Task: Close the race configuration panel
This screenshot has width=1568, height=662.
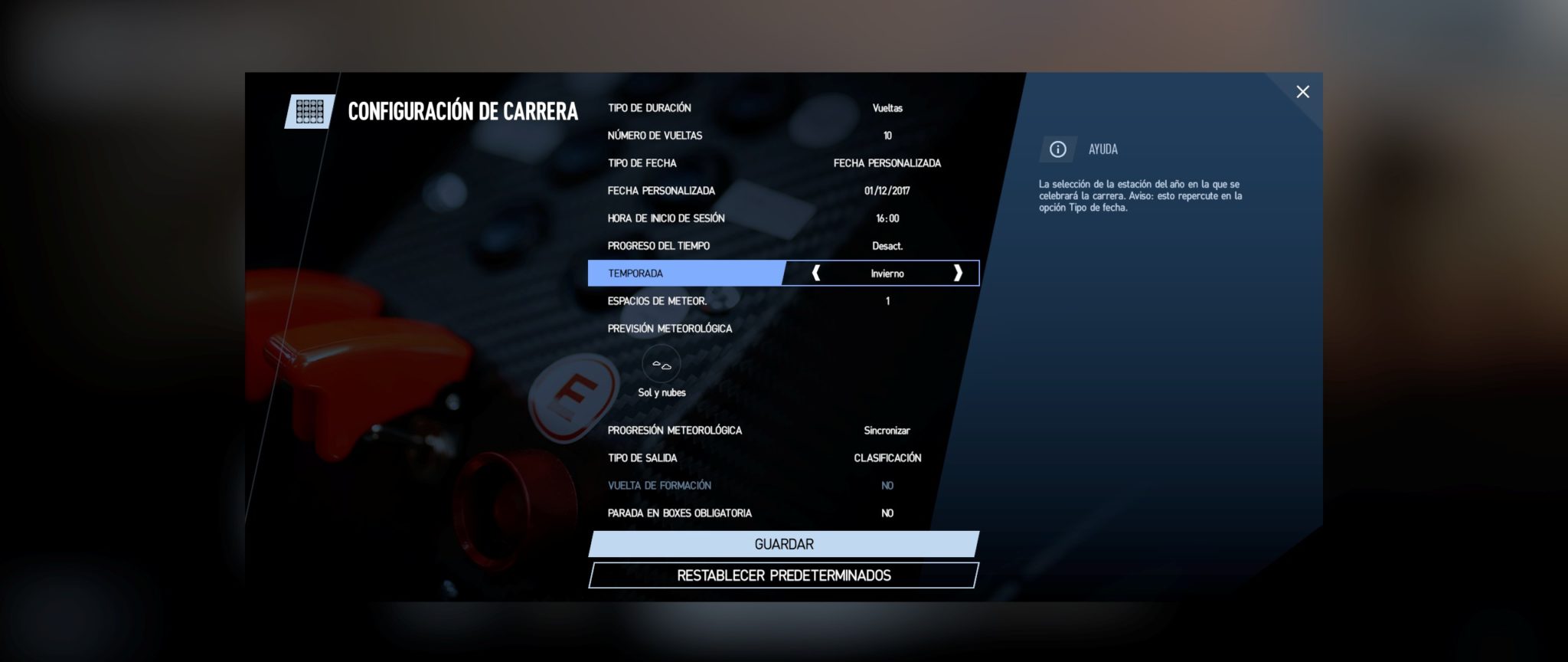Action: [x=1302, y=92]
